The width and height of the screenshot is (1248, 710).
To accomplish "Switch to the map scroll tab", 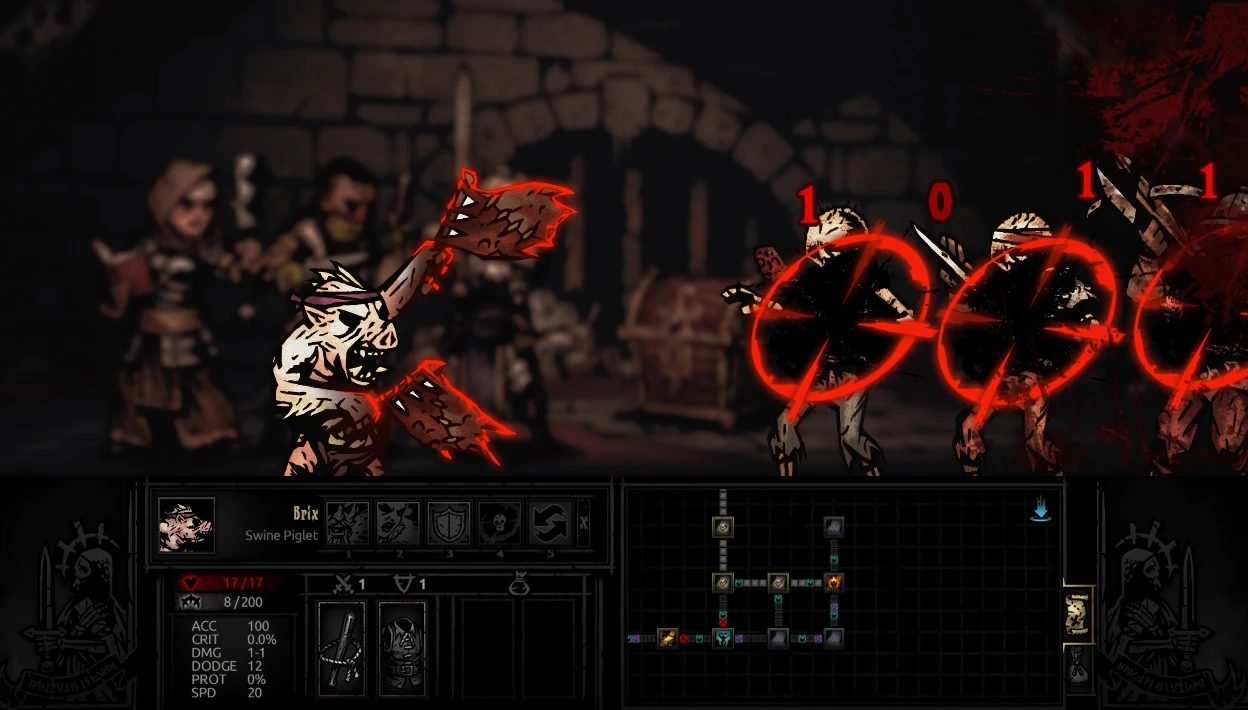I will tap(1078, 614).
